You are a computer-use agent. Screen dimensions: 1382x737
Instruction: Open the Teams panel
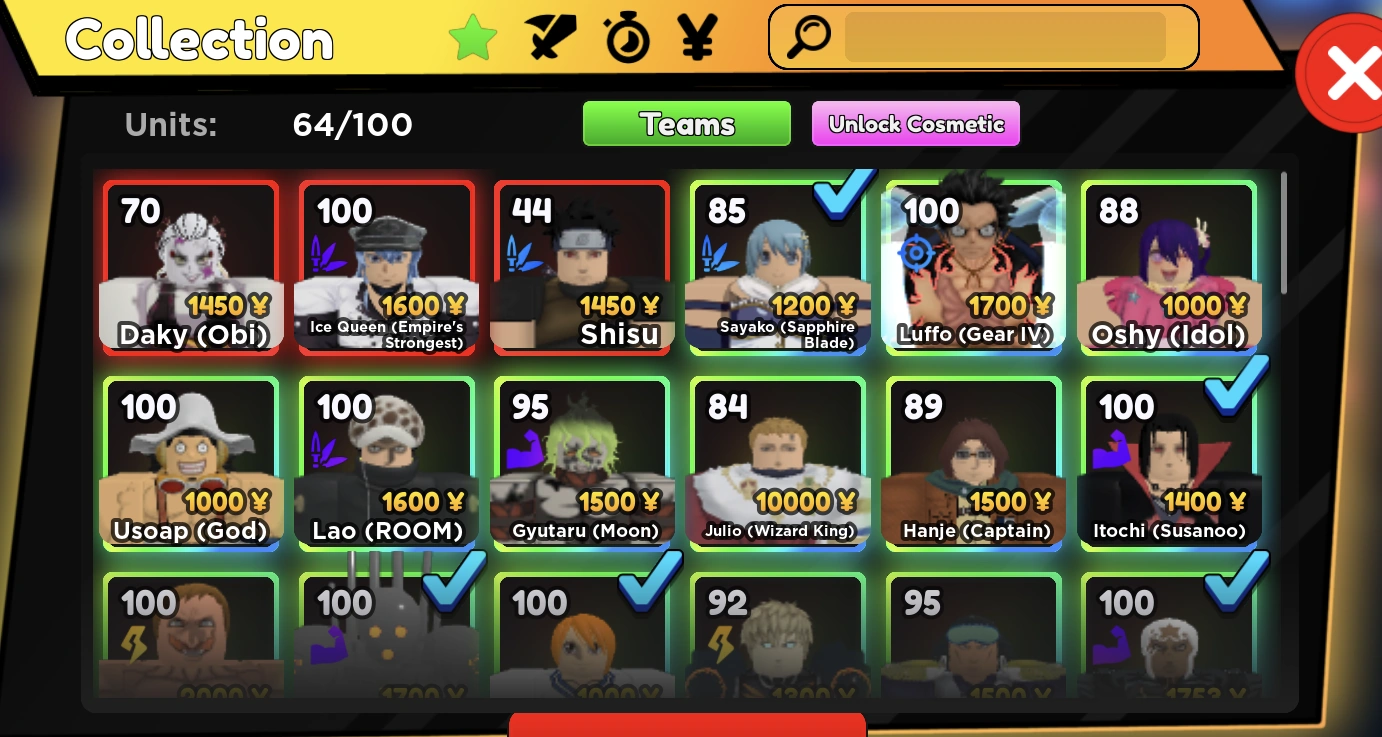coord(686,123)
